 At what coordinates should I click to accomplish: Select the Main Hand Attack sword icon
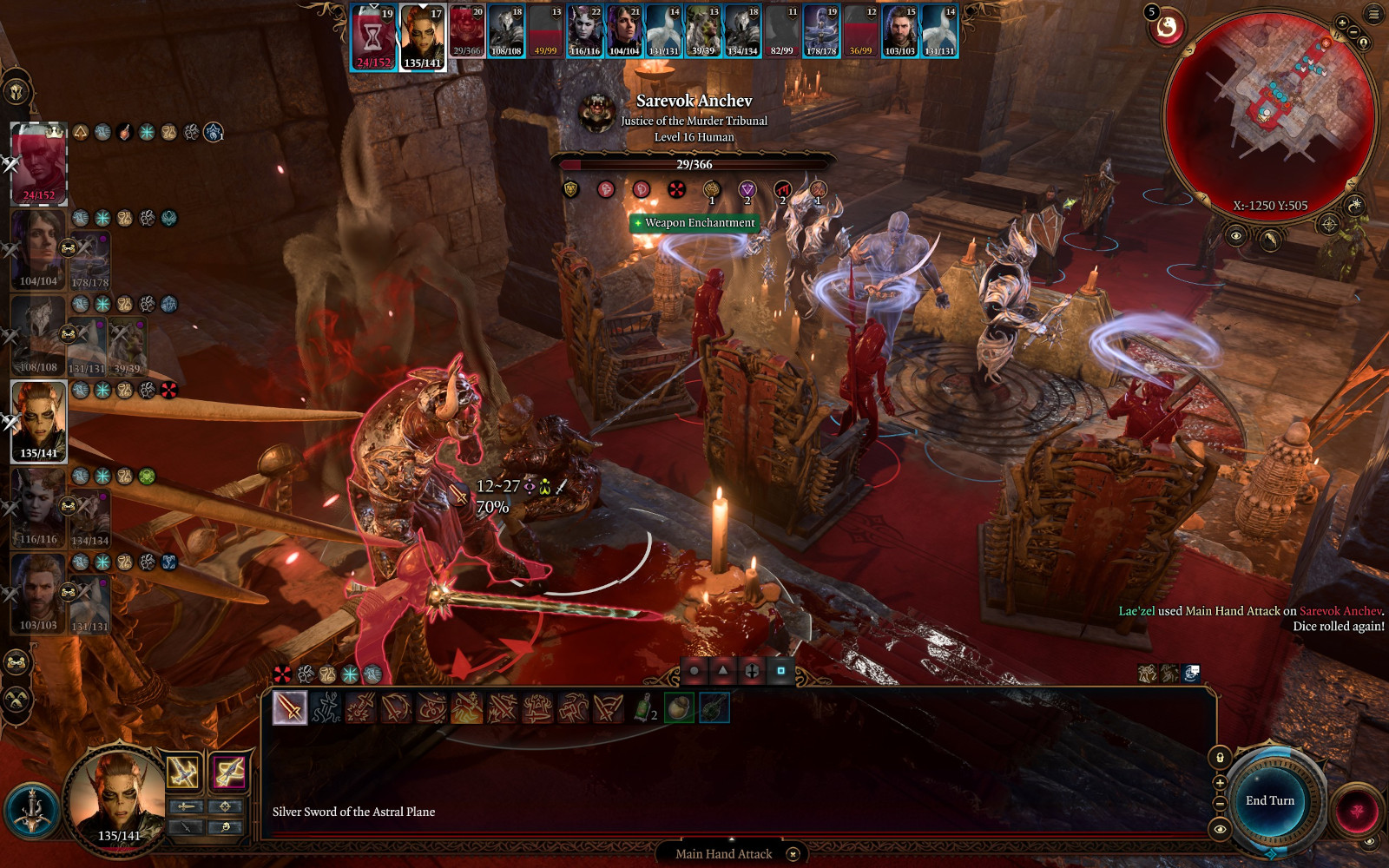pos(290,707)
